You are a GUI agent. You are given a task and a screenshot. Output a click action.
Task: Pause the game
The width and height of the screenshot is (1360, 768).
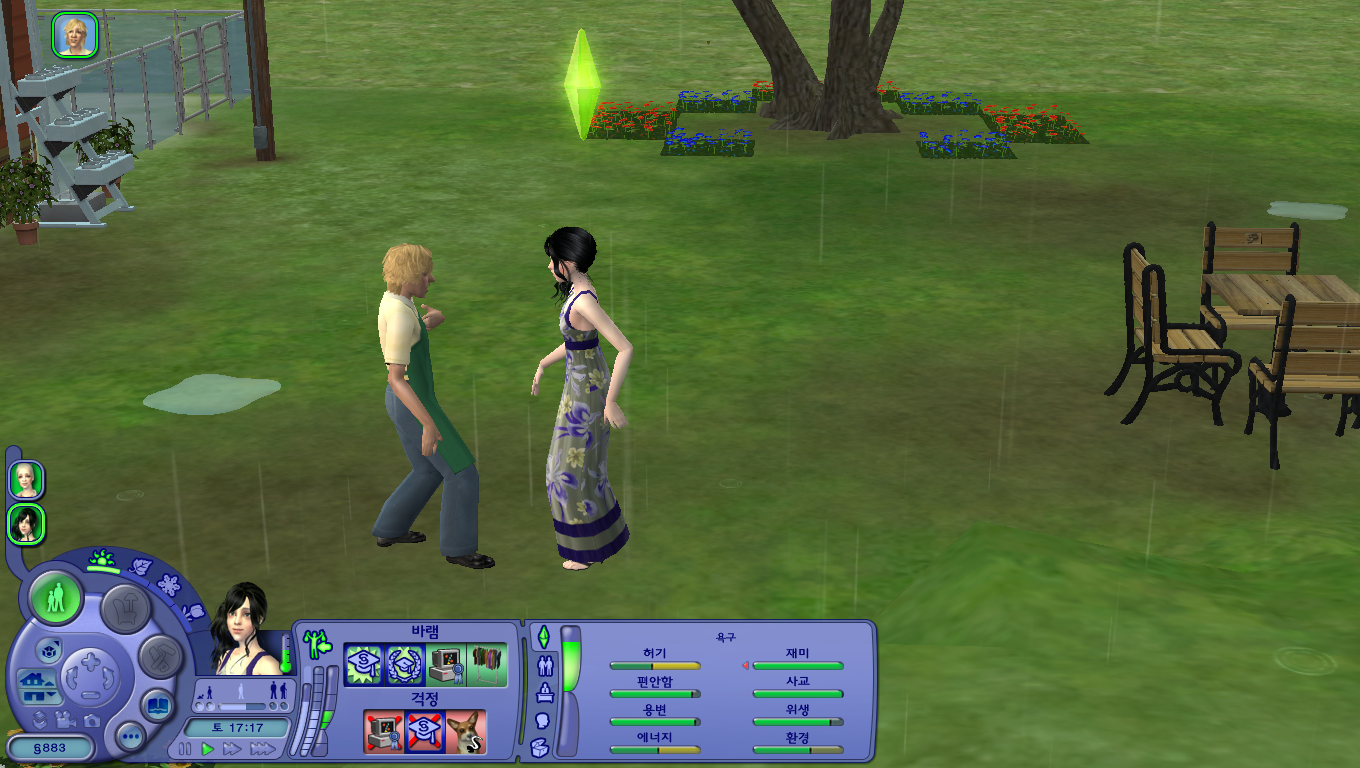tap(186, 749)
